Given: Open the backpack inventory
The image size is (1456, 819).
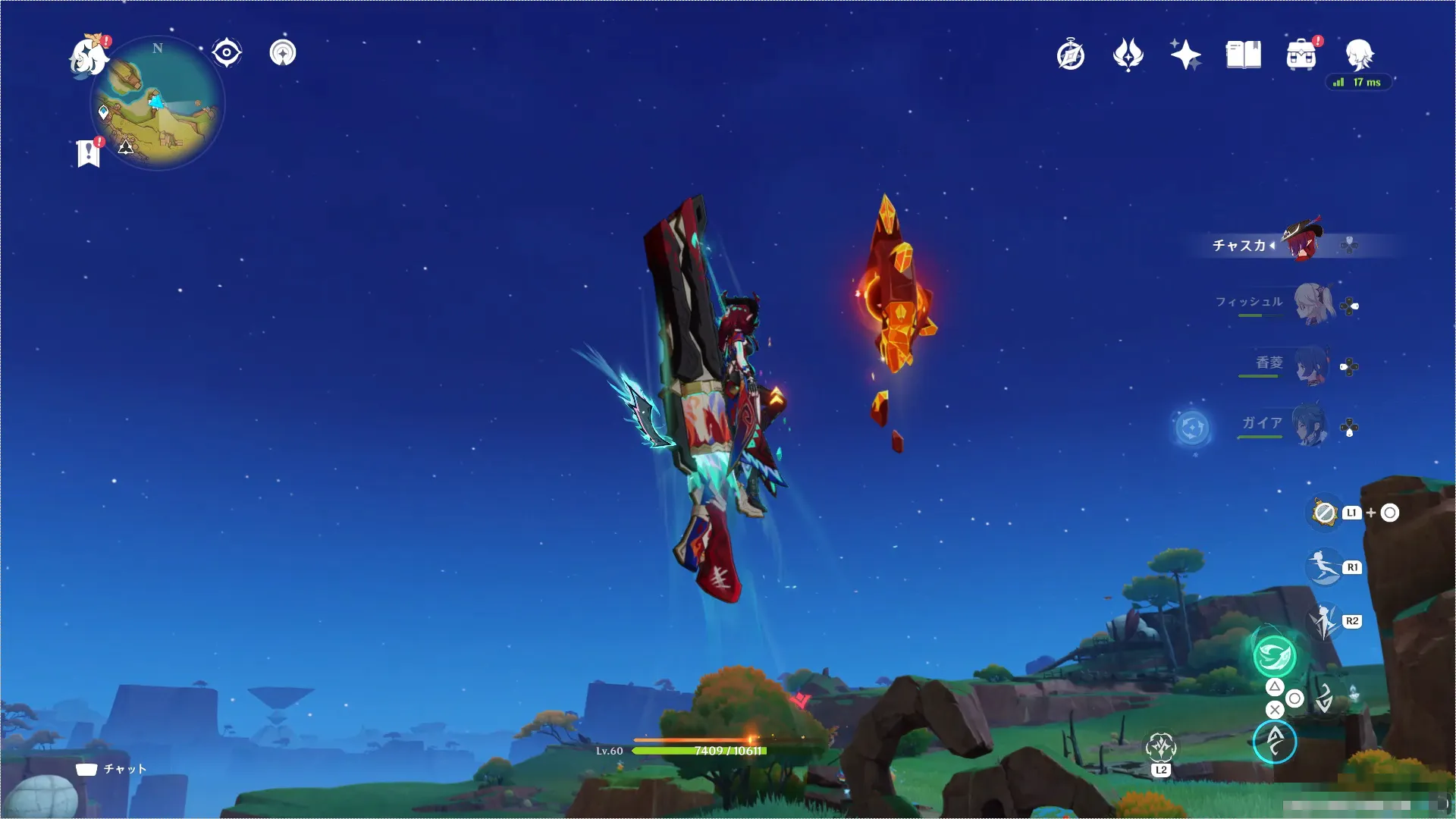Looking at the screenshot, I should (x=1301, y=55).
